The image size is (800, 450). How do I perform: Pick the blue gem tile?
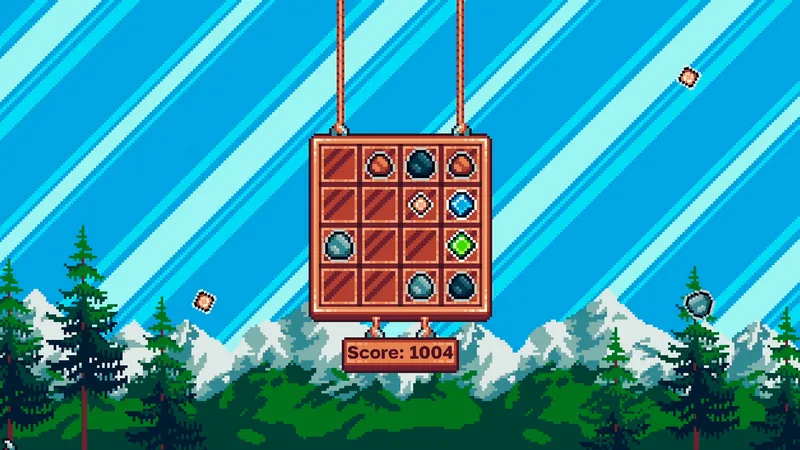(460, 204)
